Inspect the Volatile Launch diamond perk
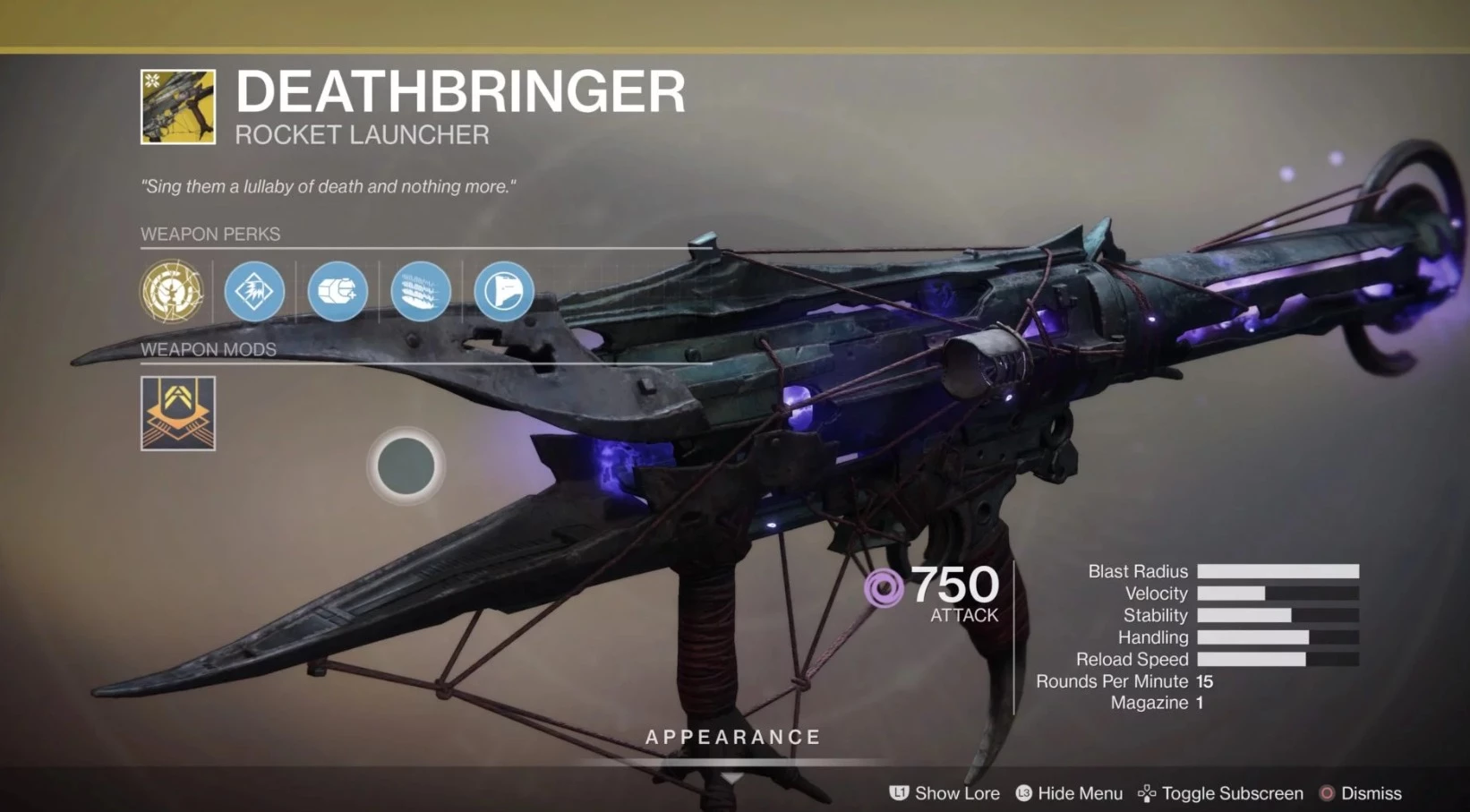This screenshot has height=812, width=1470. pos(254,291)
